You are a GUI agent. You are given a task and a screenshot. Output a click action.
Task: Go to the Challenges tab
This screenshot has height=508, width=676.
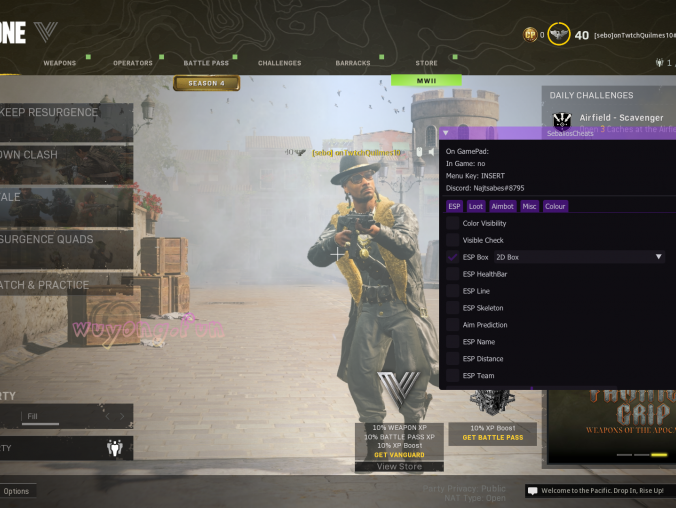point(279,63)
